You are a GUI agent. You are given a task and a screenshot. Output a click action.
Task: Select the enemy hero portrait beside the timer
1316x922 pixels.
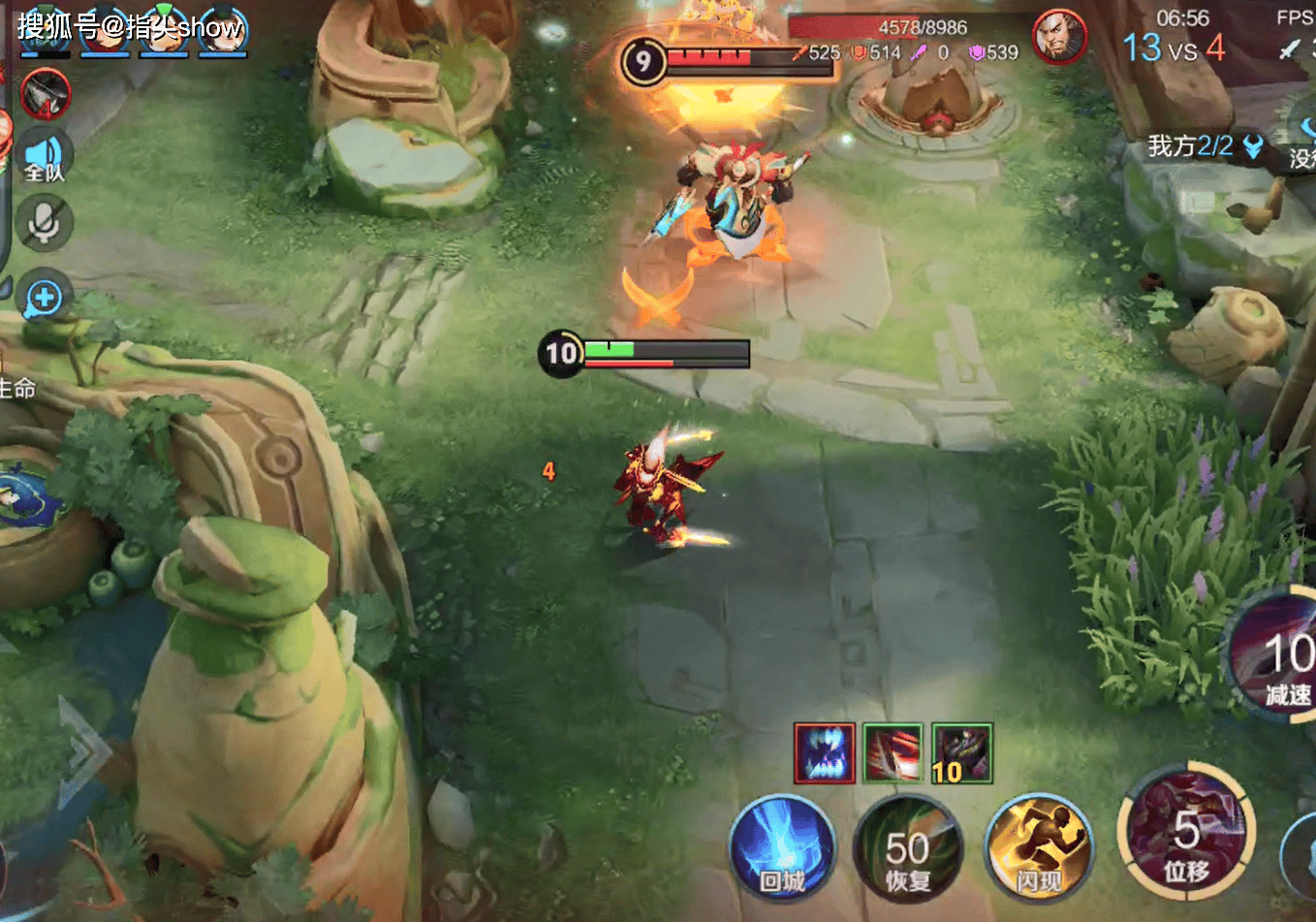point(1058,38)
